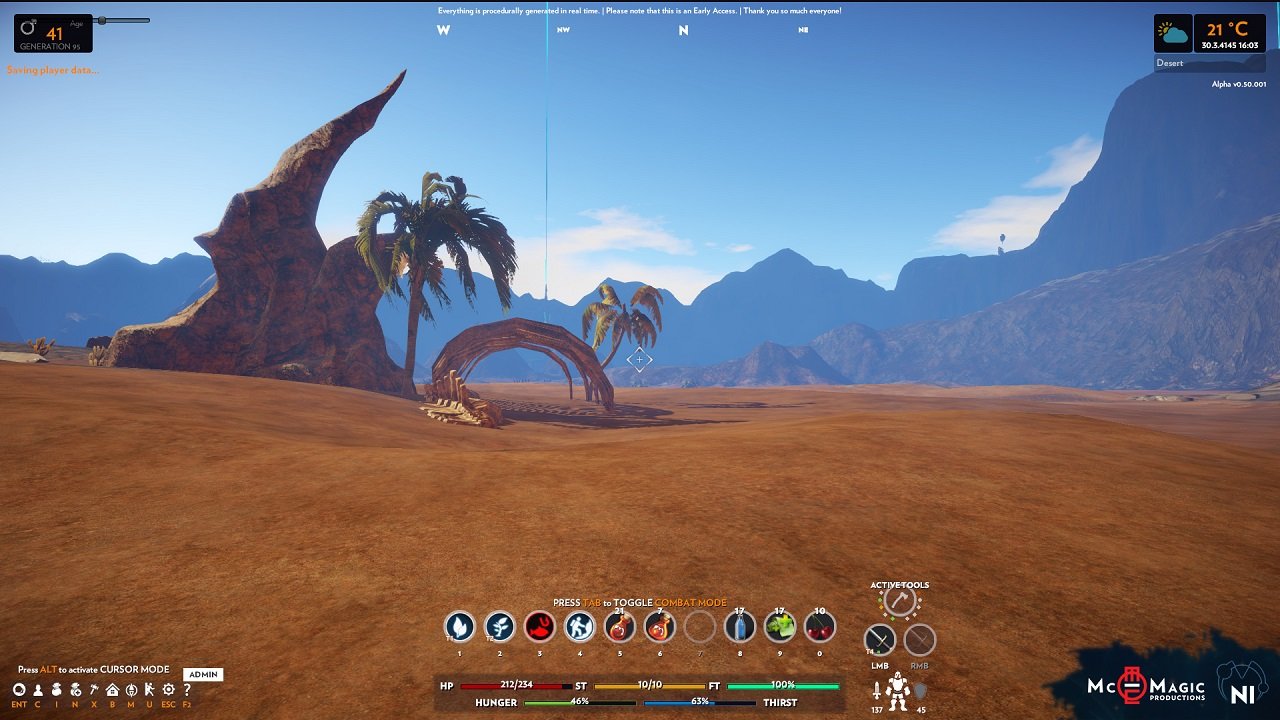1280x720 pixels.
Task: Choose the LMB sword weapon slot
Action: (x=880, y=640)
